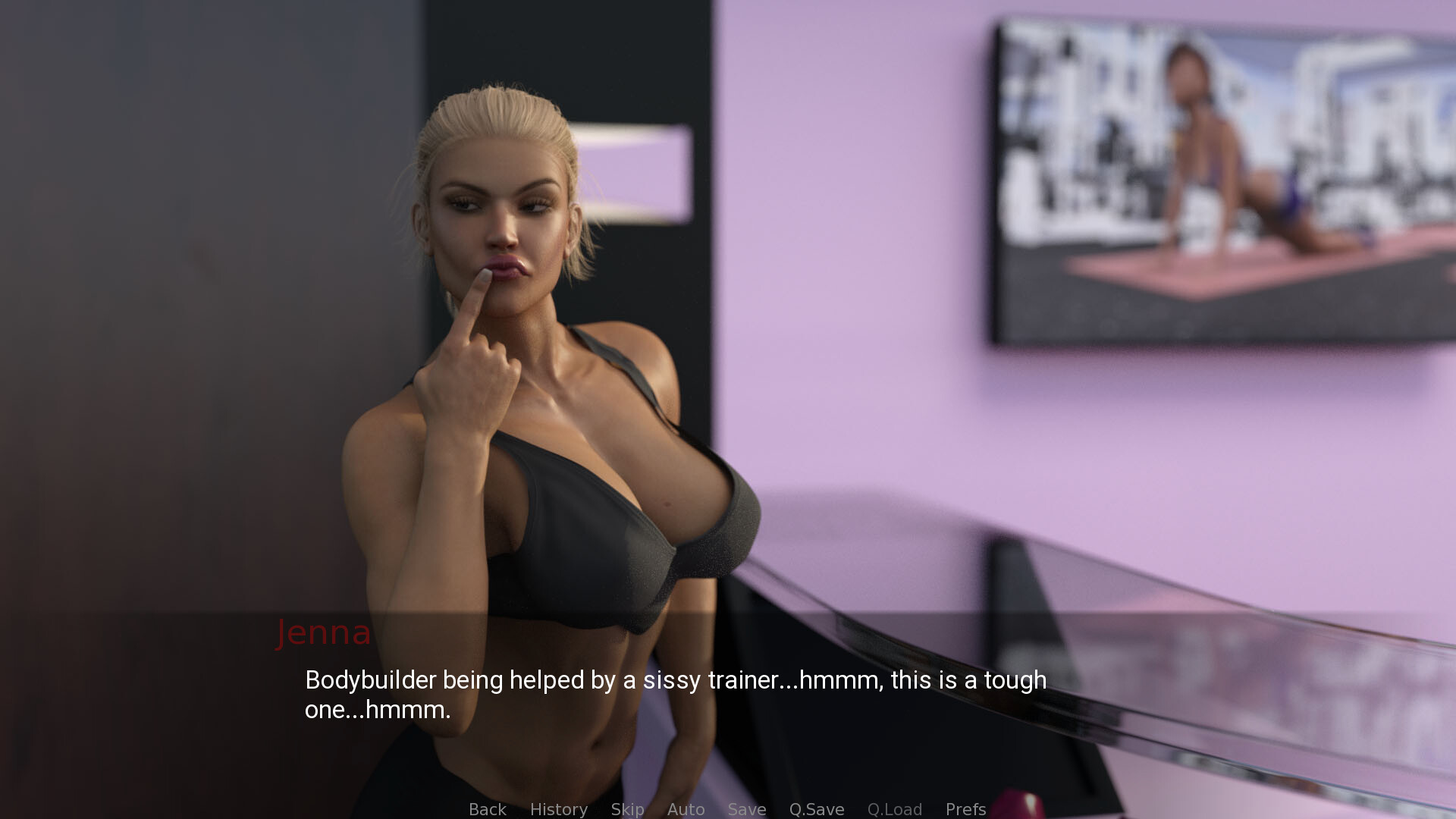1456x819 pixels.
Task: Open the Prefs preferences screen
Action: (x=965, y=809)
